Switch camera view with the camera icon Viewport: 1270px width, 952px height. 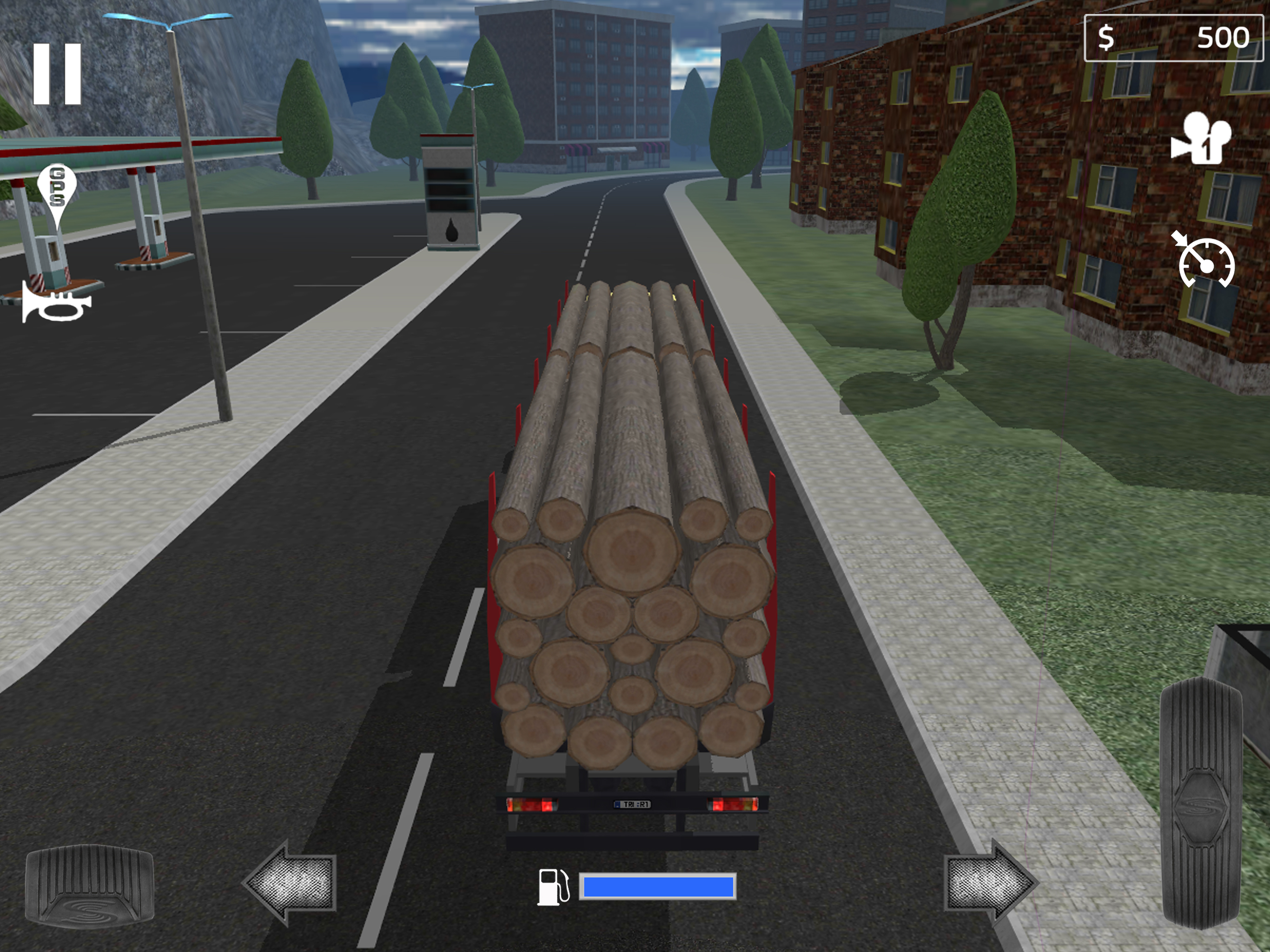(x=1202, y=139)
